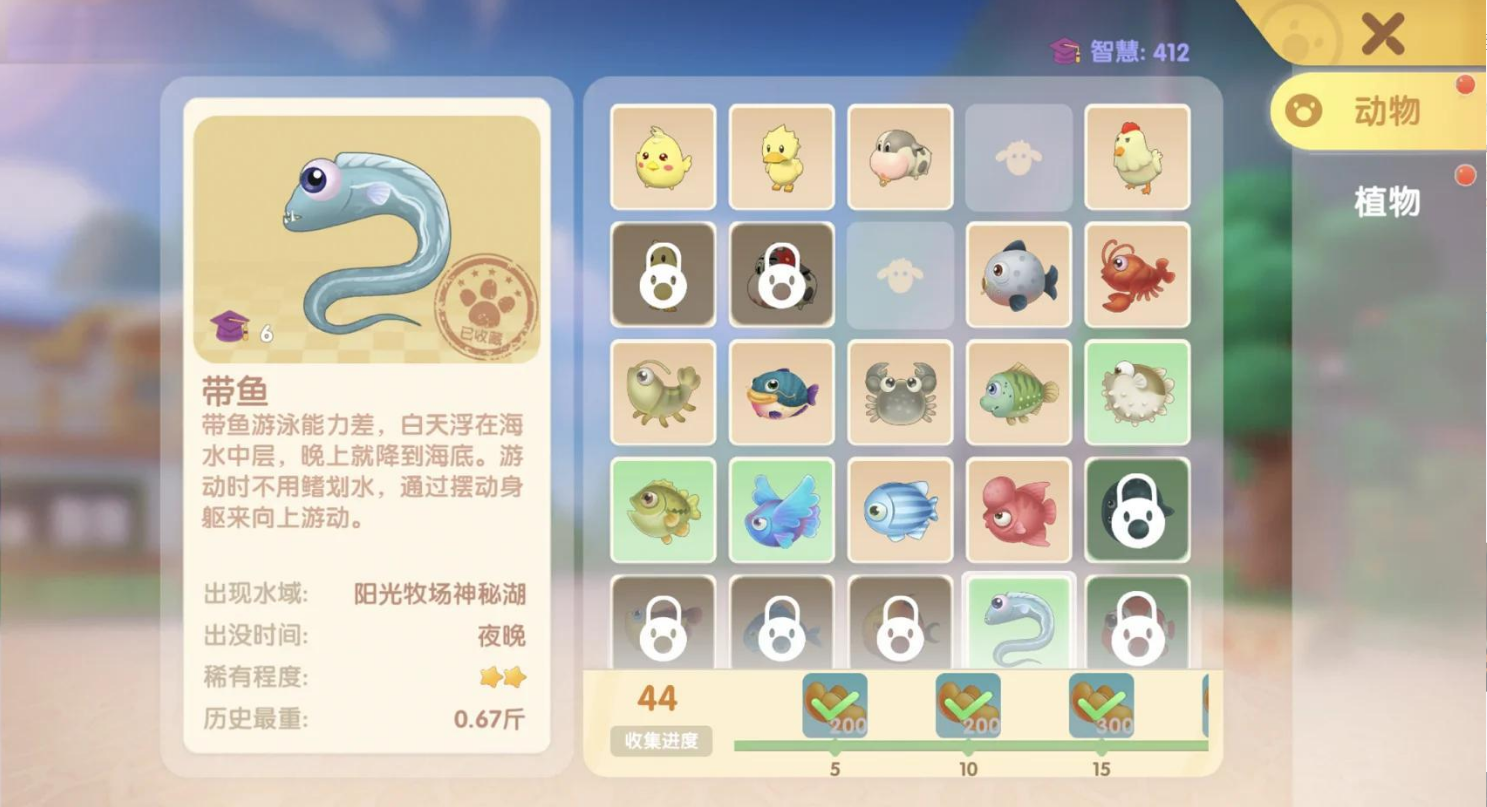Image resolution: width=1487 pixels, height=807 pixels.
Task: Select the red lobster icon
Action: (1139, 273)
